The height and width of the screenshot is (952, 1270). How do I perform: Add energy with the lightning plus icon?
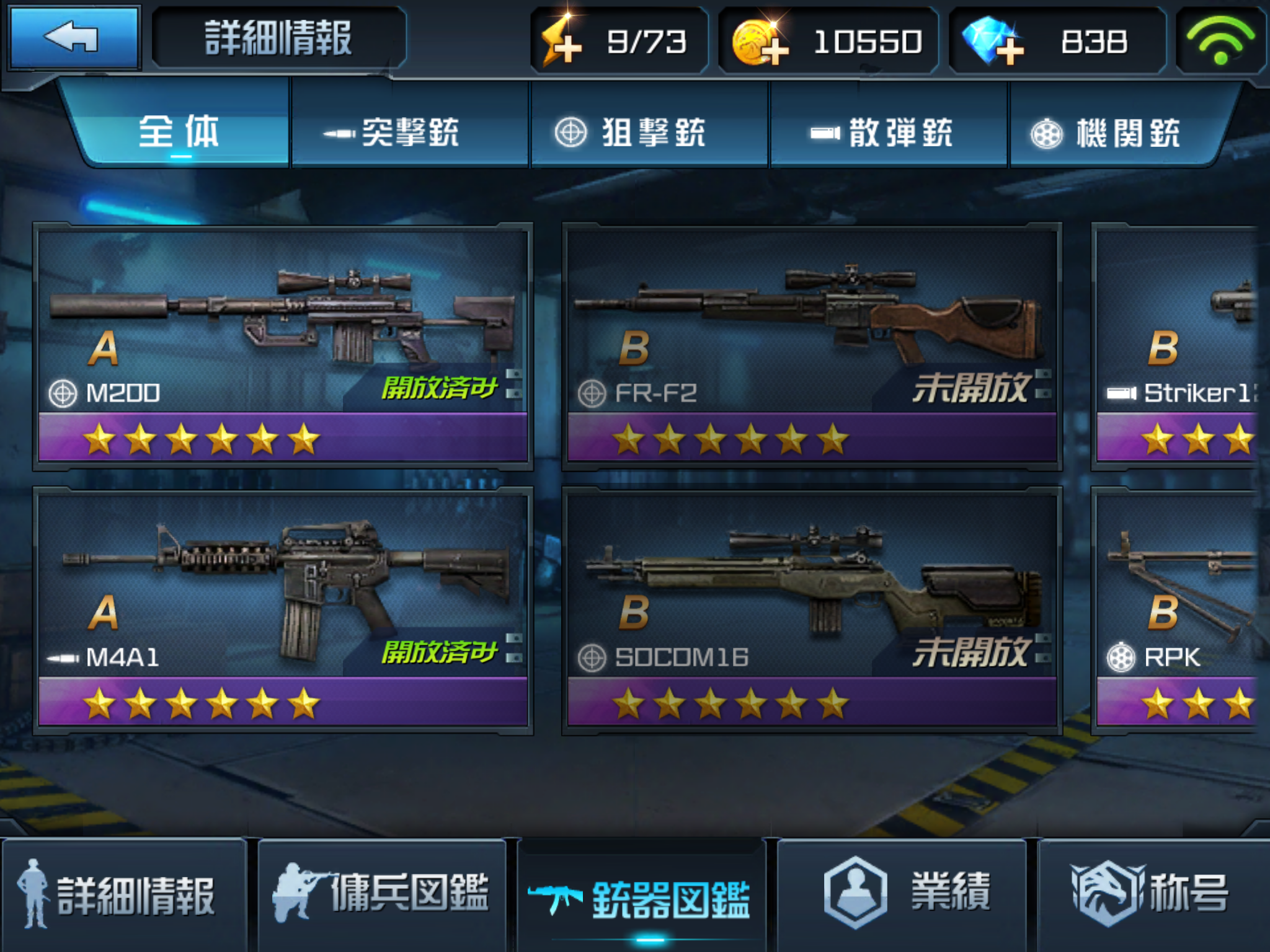point(562,42)
